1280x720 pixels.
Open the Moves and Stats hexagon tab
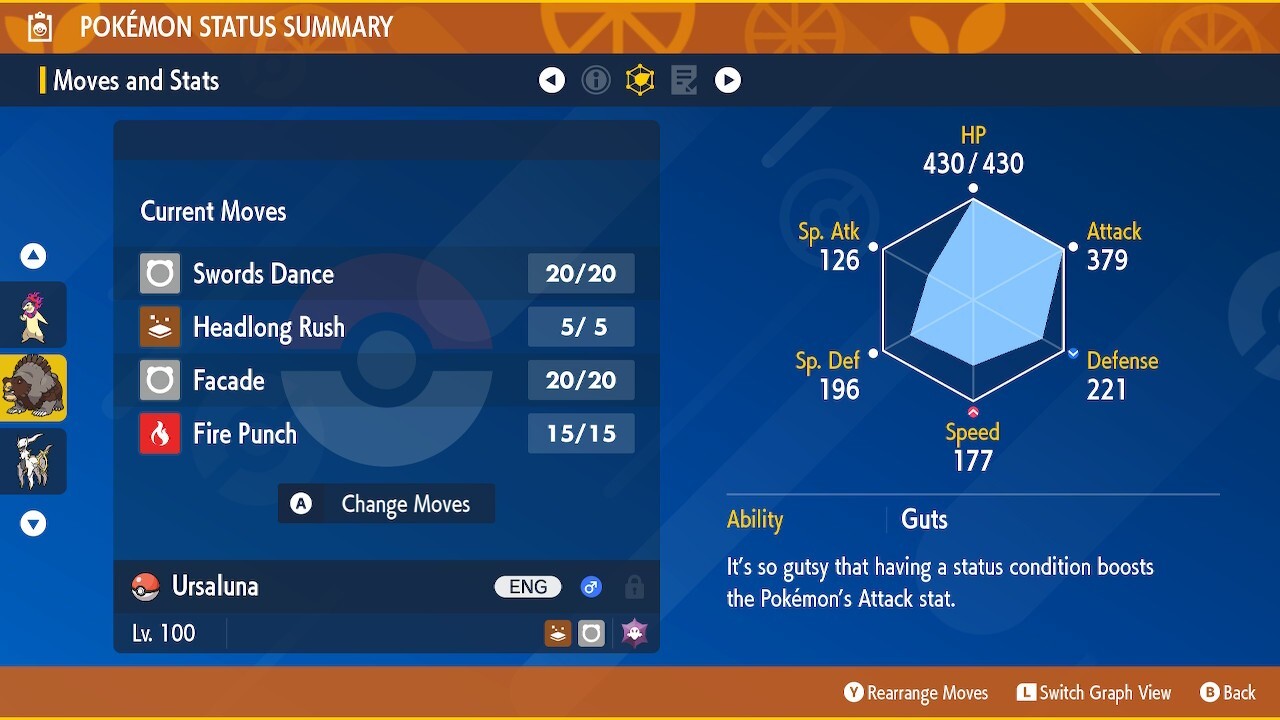pyautogui.click(x=640, y=80)
